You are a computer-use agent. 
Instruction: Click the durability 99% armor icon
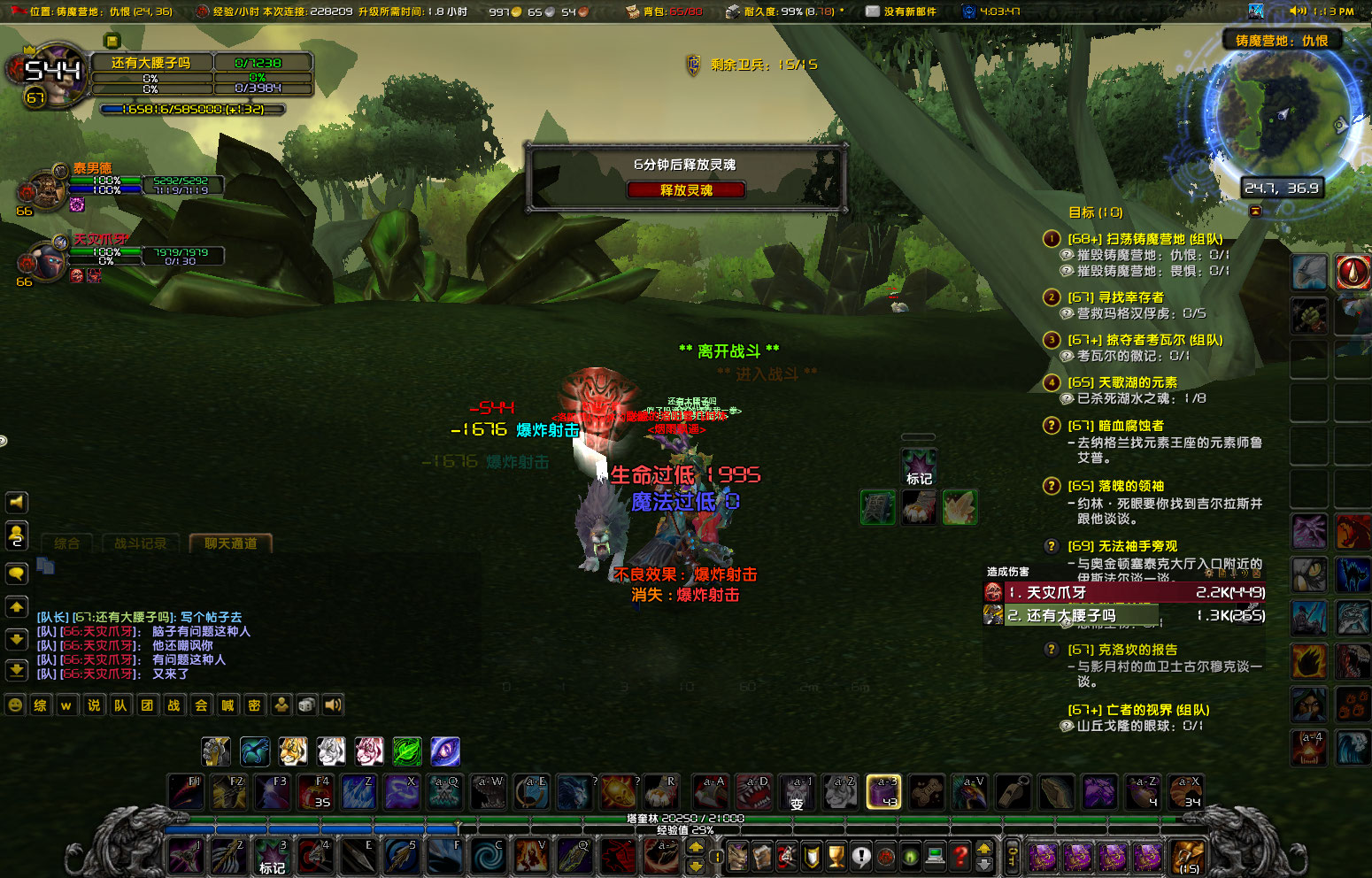point(732,12)
